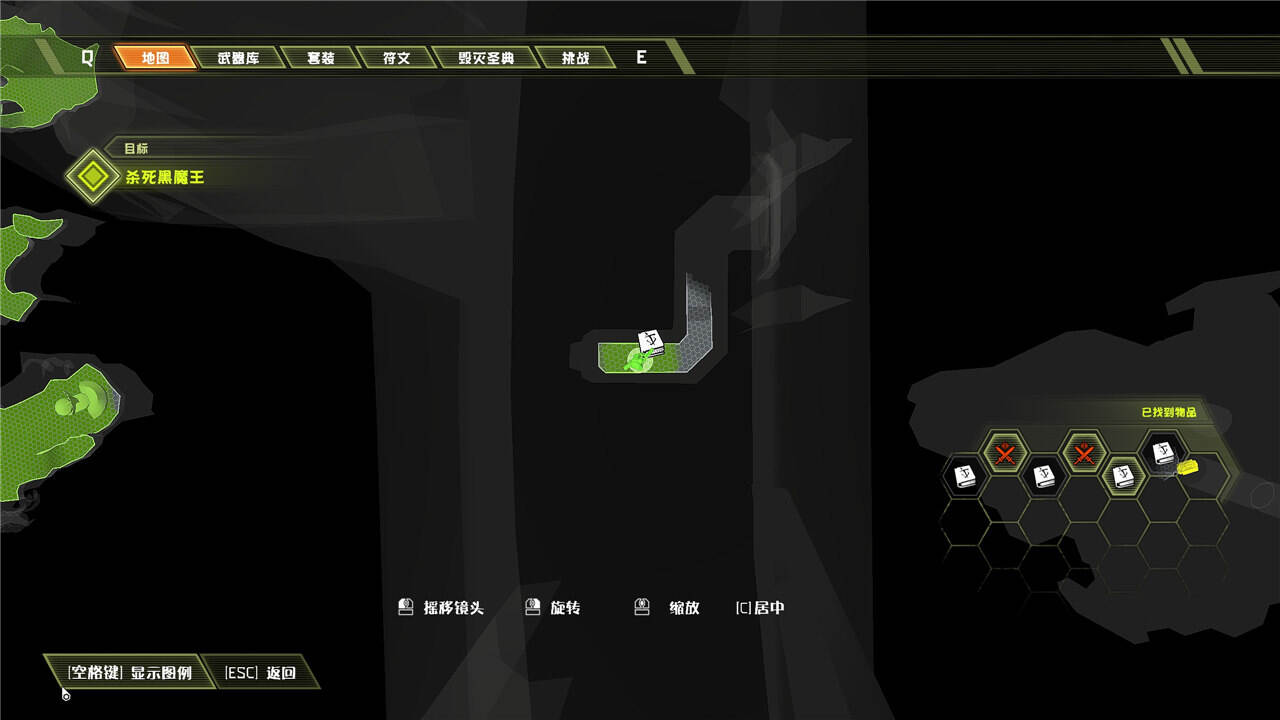
Task: Click the 返回 back button
Action: pyautogui.click(x=260, y=673)
